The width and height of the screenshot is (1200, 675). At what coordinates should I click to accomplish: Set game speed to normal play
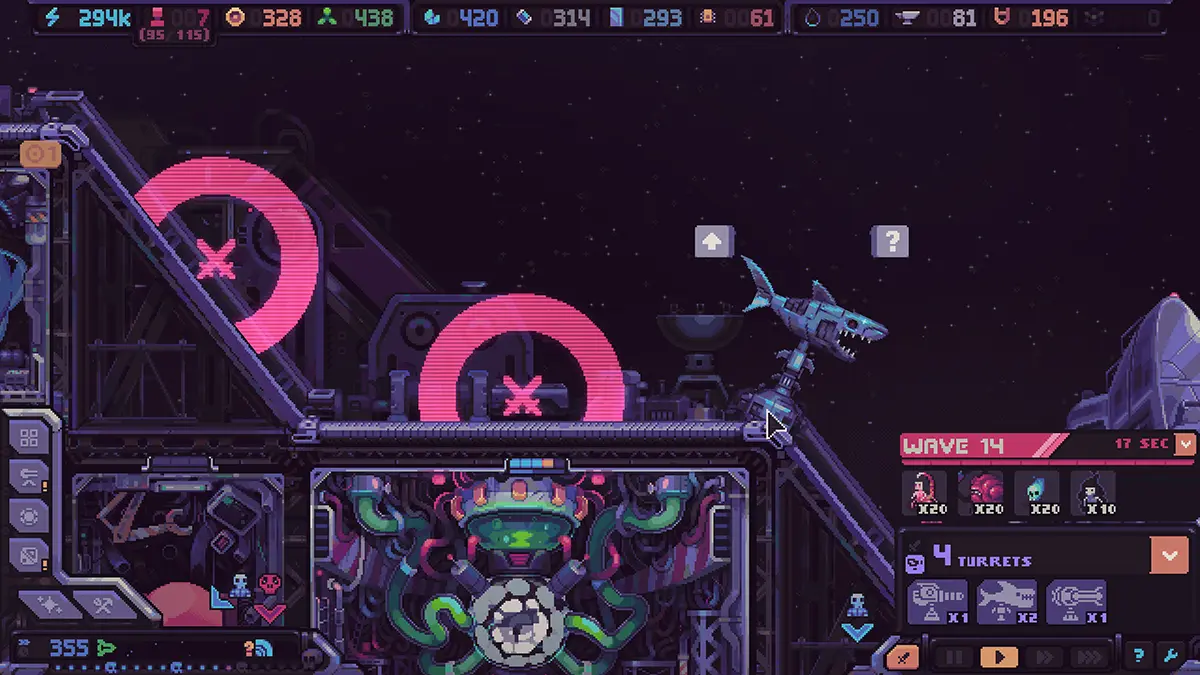(998, 657)
